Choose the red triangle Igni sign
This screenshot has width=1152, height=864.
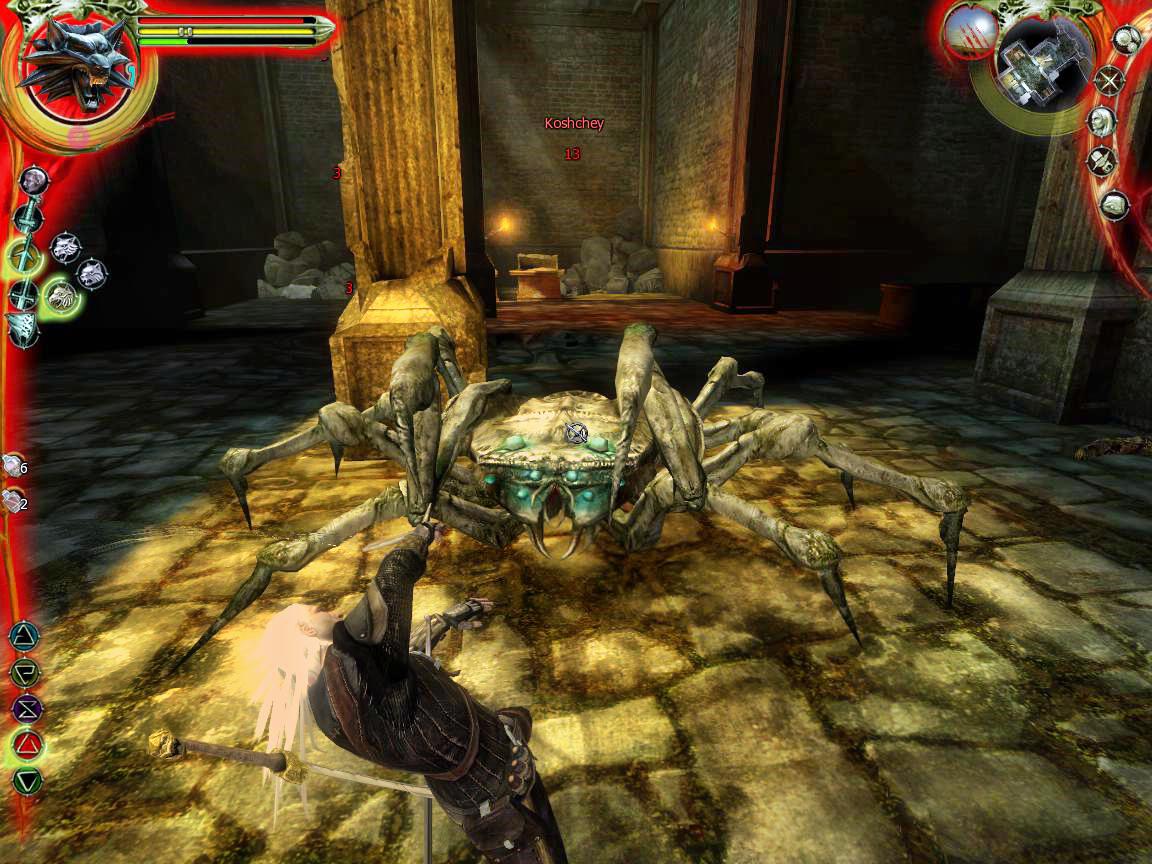pos(24,744)
